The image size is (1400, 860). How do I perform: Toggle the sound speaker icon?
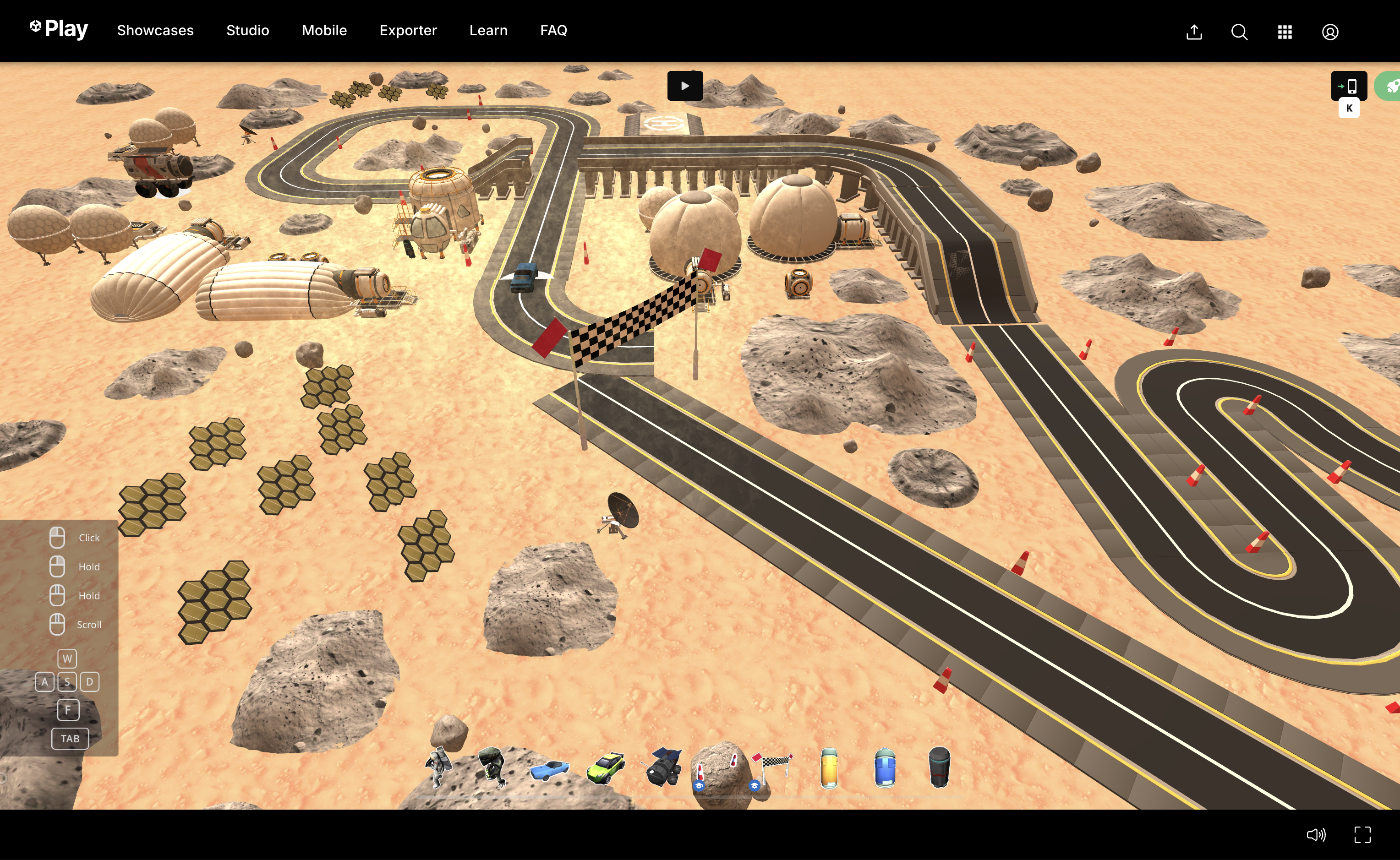1316,834
